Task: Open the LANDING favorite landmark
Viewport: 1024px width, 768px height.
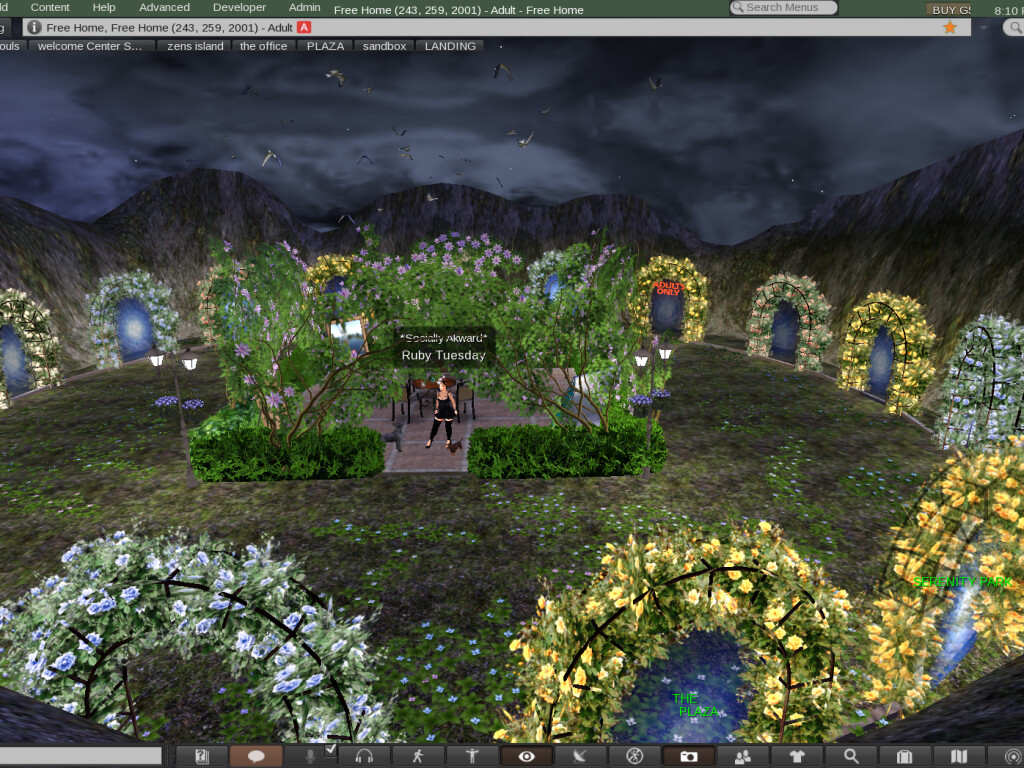Action: click(x=450, y=46)
